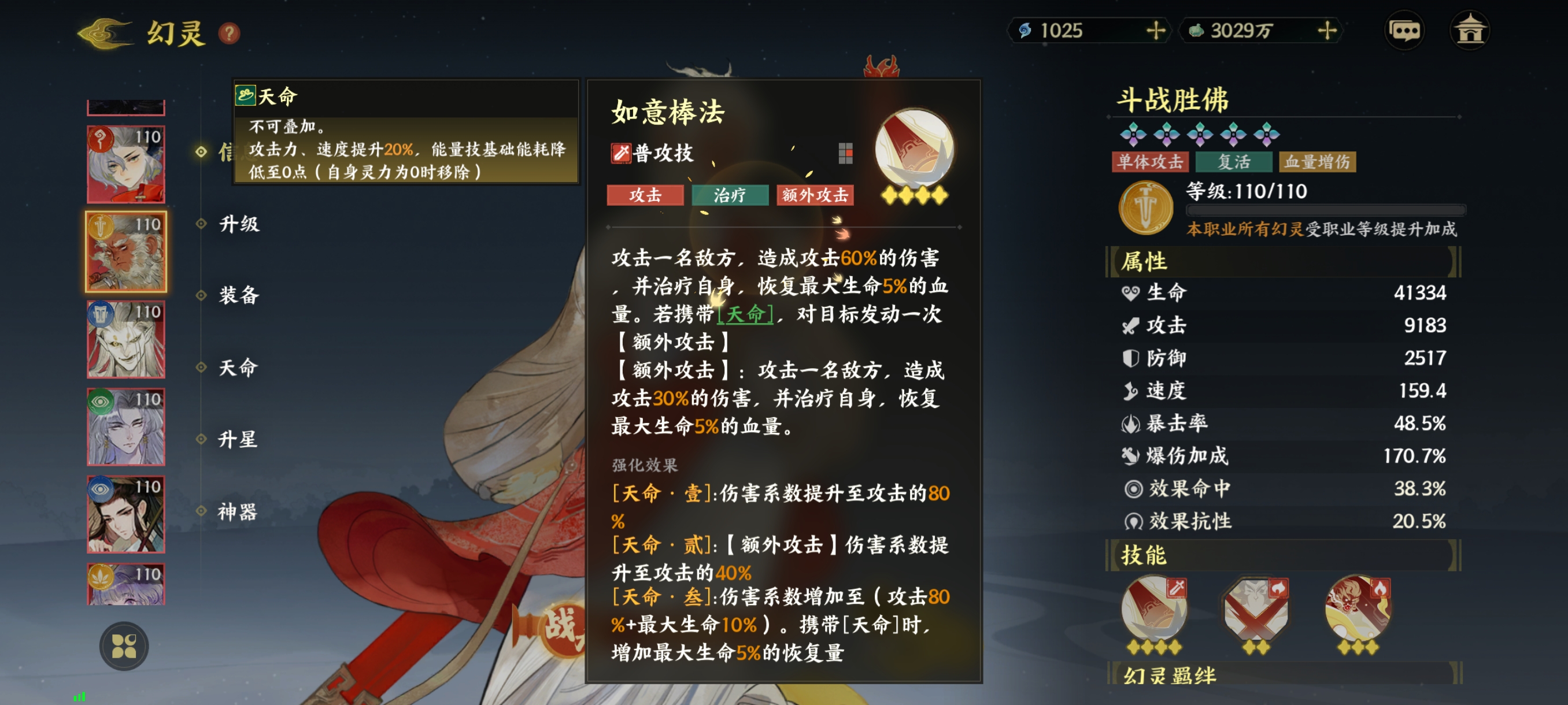Open the four-petal filter button
1568x705 pixels.
click(x=124, y=646)
